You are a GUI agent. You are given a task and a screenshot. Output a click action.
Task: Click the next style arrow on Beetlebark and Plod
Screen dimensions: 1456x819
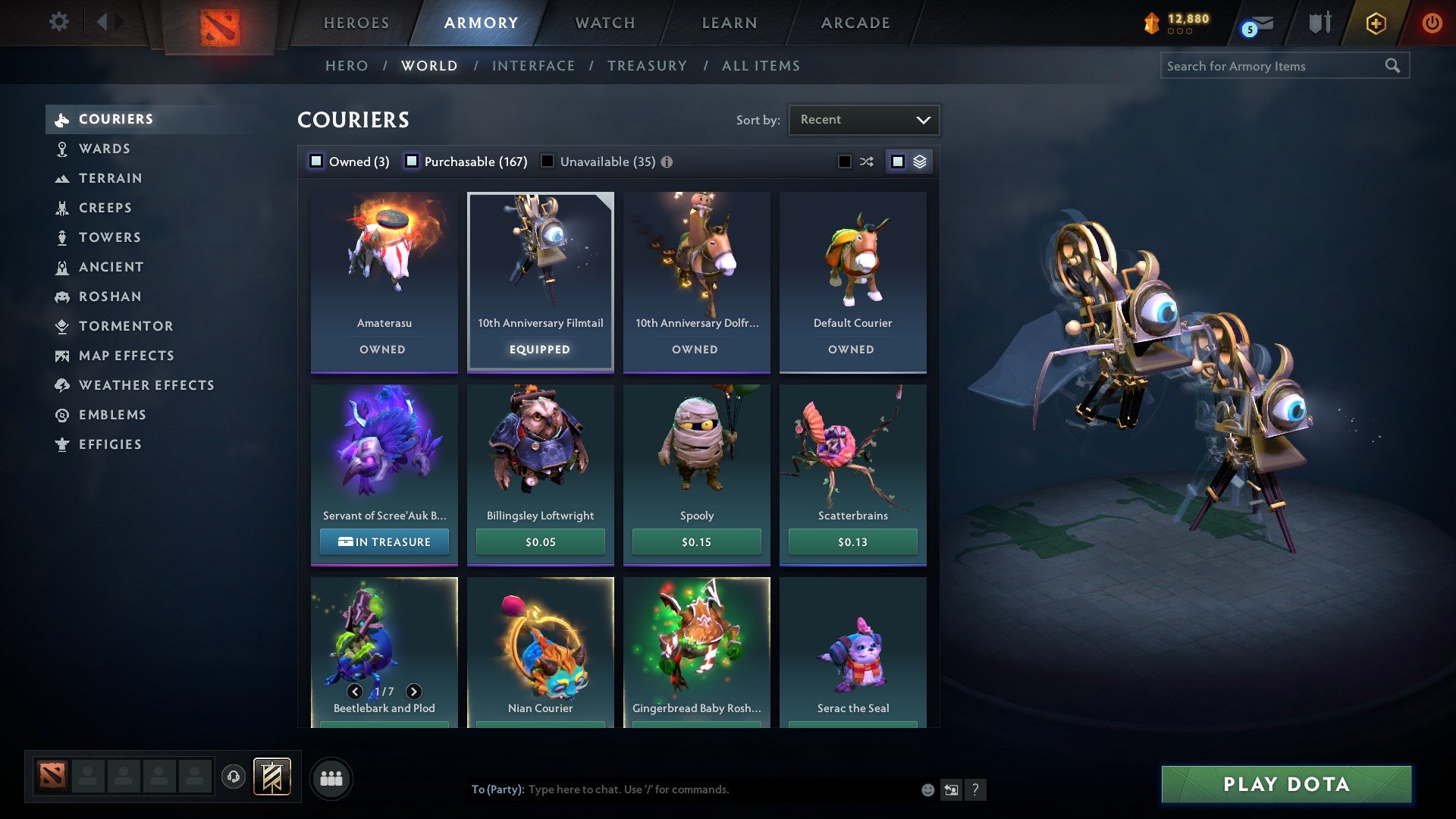tap(414, 691)
